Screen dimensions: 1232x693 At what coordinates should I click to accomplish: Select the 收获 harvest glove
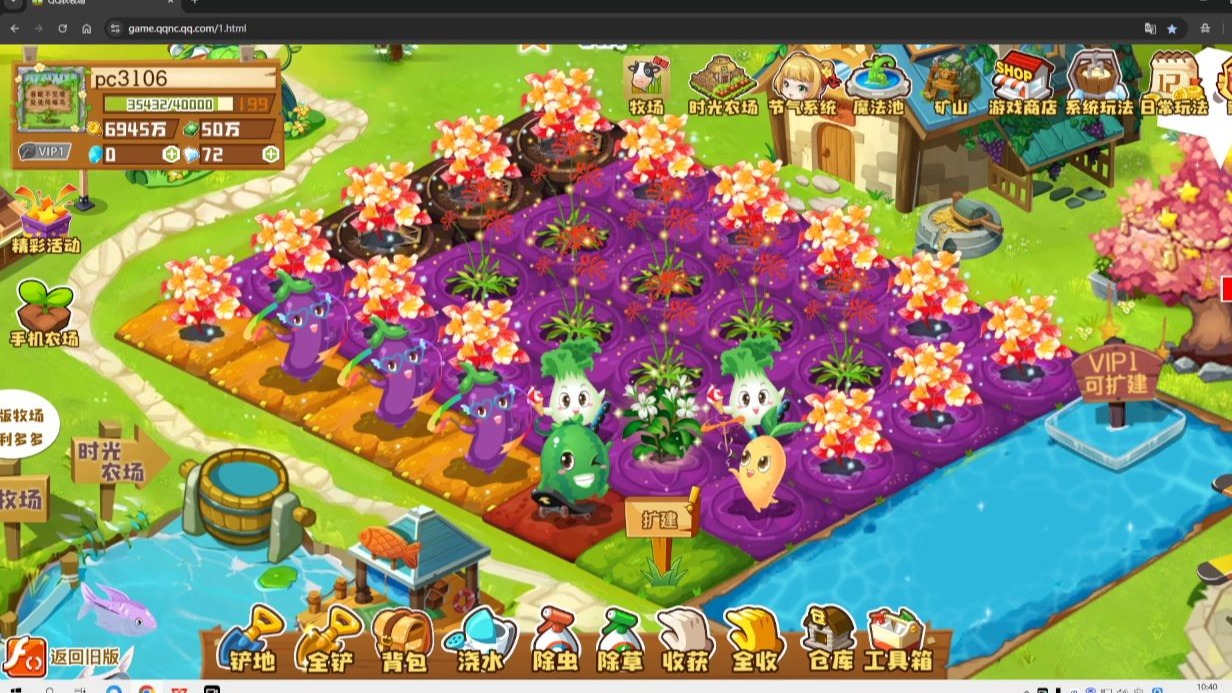(686, 640)
